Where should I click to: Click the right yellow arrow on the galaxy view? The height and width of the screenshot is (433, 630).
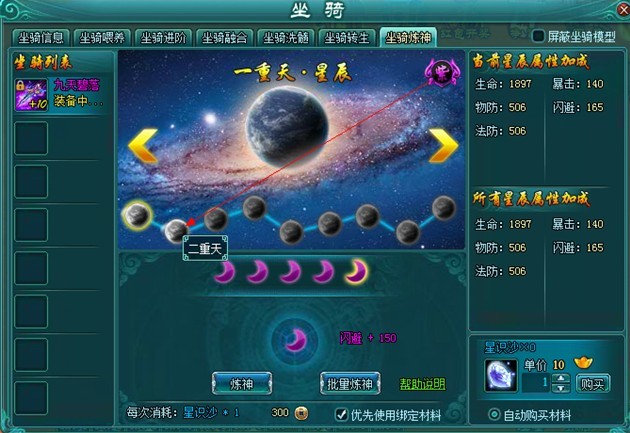coord(442,145)
